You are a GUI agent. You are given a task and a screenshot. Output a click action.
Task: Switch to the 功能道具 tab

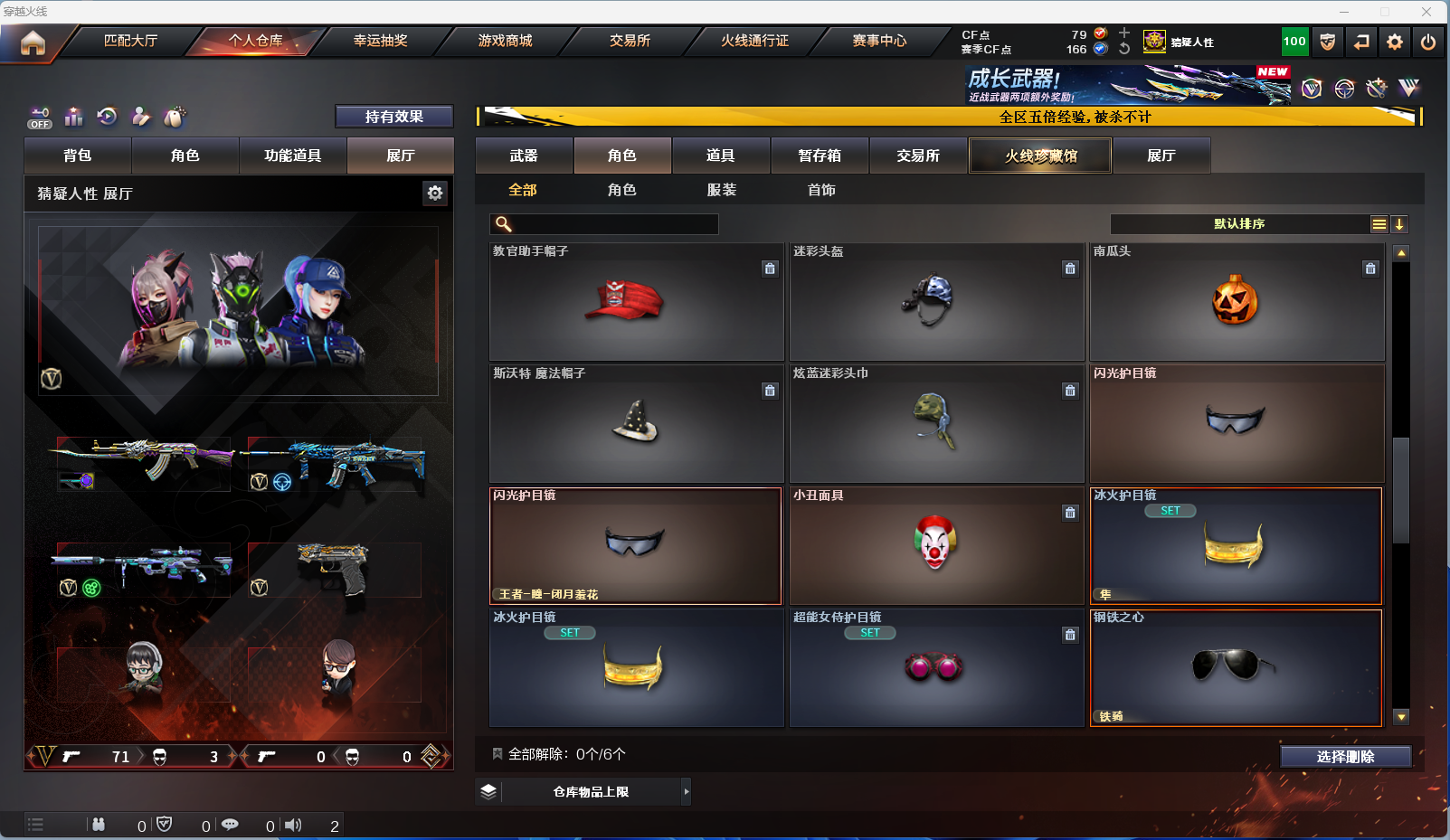point(292,156)
